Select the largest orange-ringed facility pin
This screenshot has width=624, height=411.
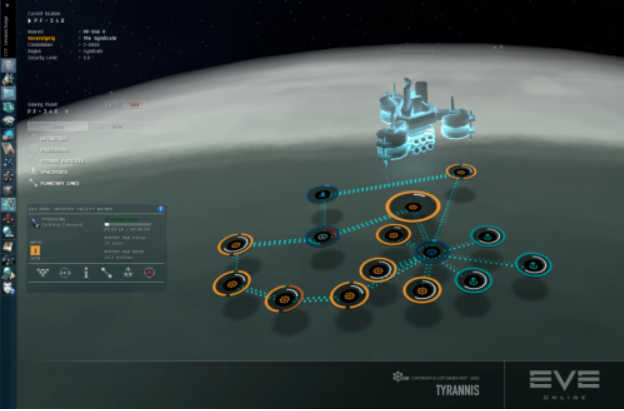pyautogui.click(x=412, y=207)
